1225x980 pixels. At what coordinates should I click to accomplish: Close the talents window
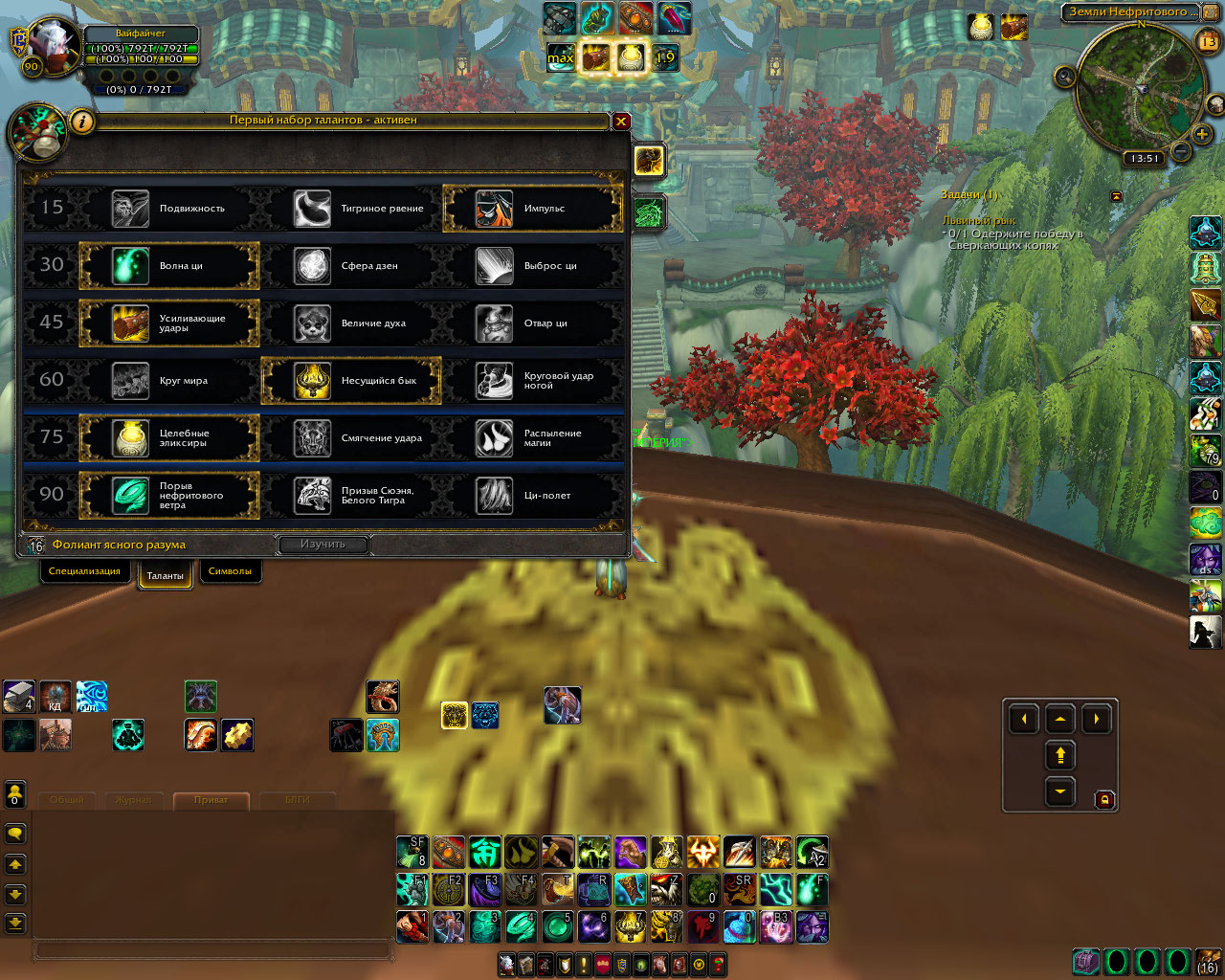[x=621, y=122]
